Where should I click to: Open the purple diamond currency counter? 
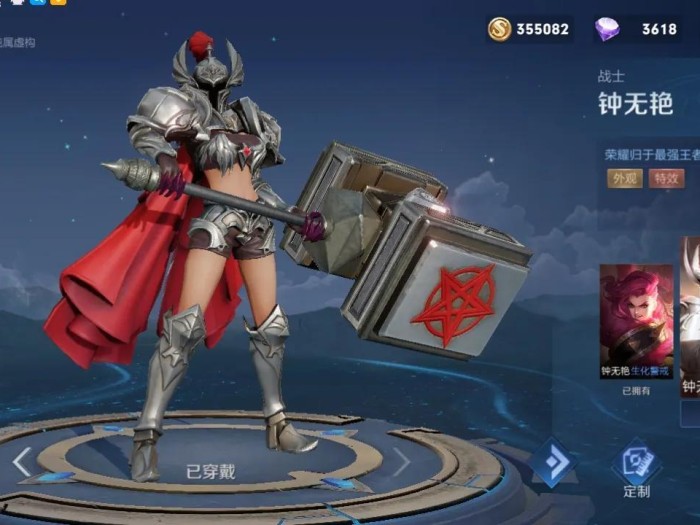[636, 29]
